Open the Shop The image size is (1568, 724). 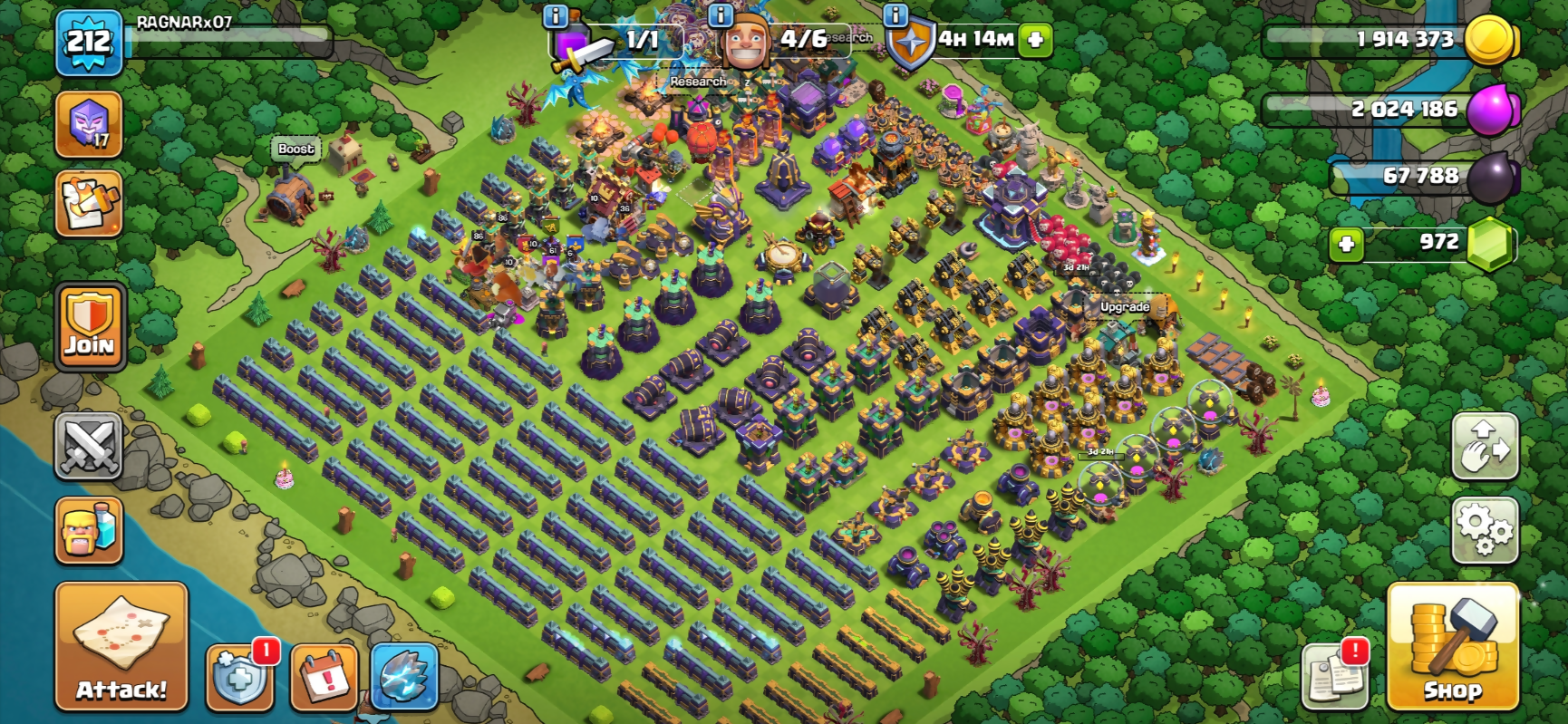pyautogui.click(x=1452, y=645)
